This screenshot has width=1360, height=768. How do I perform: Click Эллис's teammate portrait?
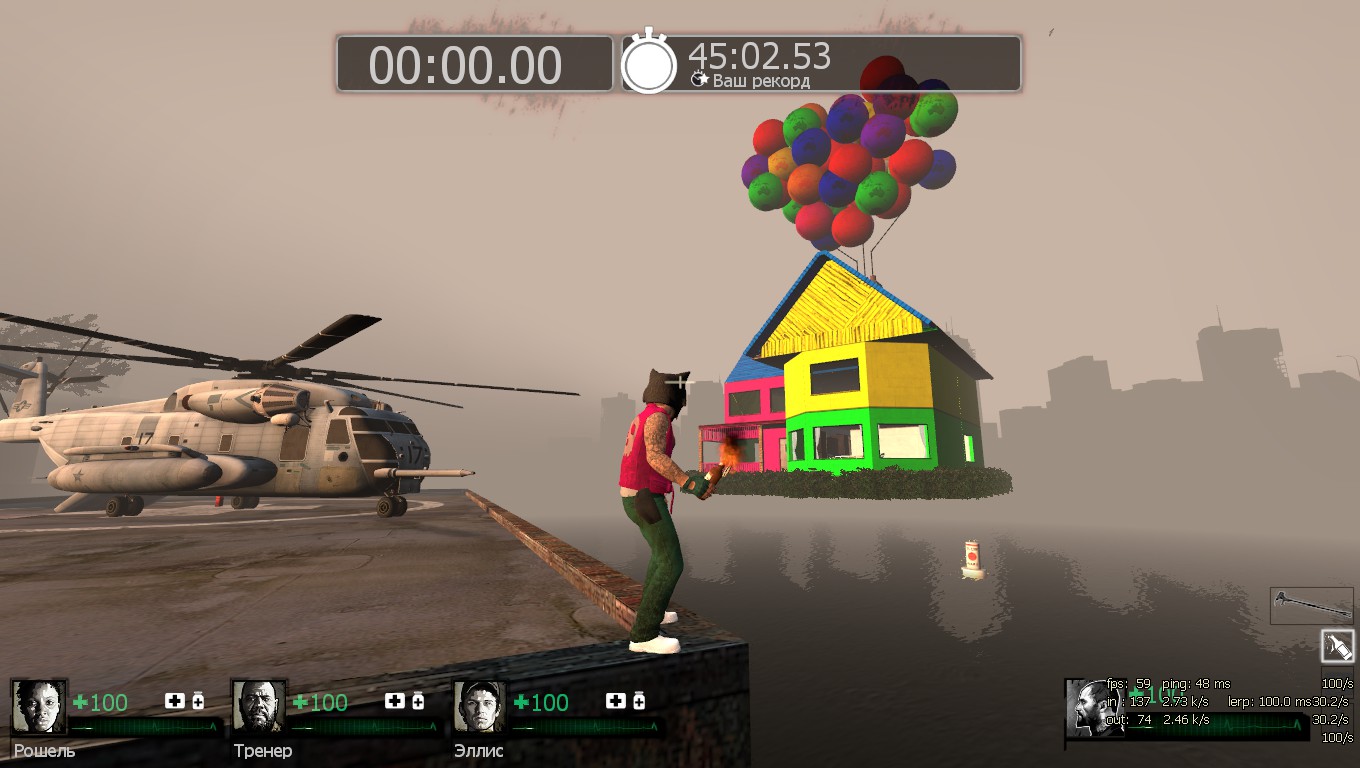point(479,707)
